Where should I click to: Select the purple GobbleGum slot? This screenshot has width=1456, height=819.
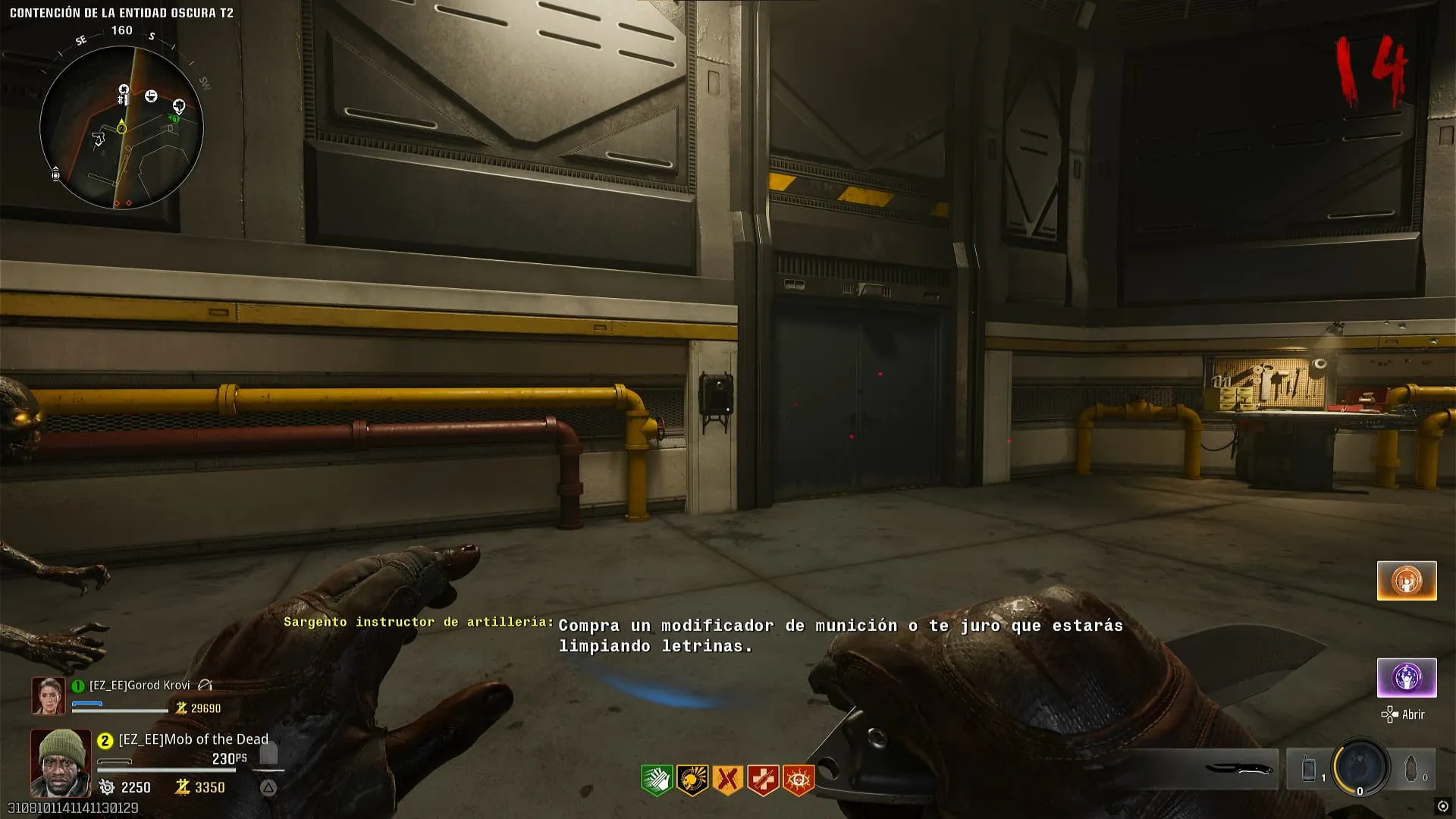pyautogui.click(x=1407, y=677)
